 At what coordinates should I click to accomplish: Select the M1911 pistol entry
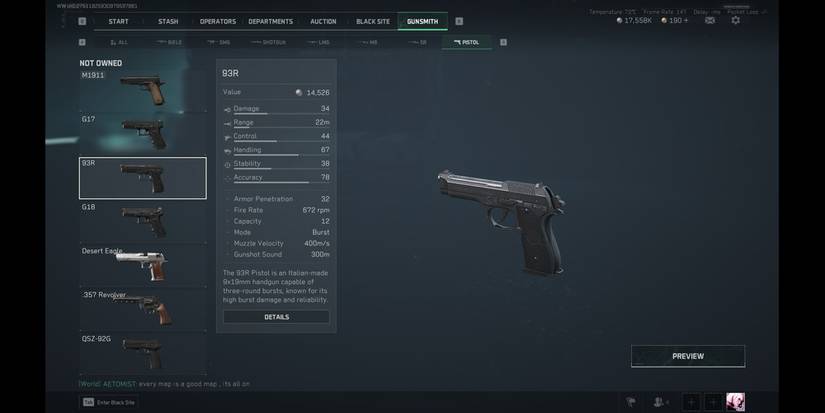point(143,88)
